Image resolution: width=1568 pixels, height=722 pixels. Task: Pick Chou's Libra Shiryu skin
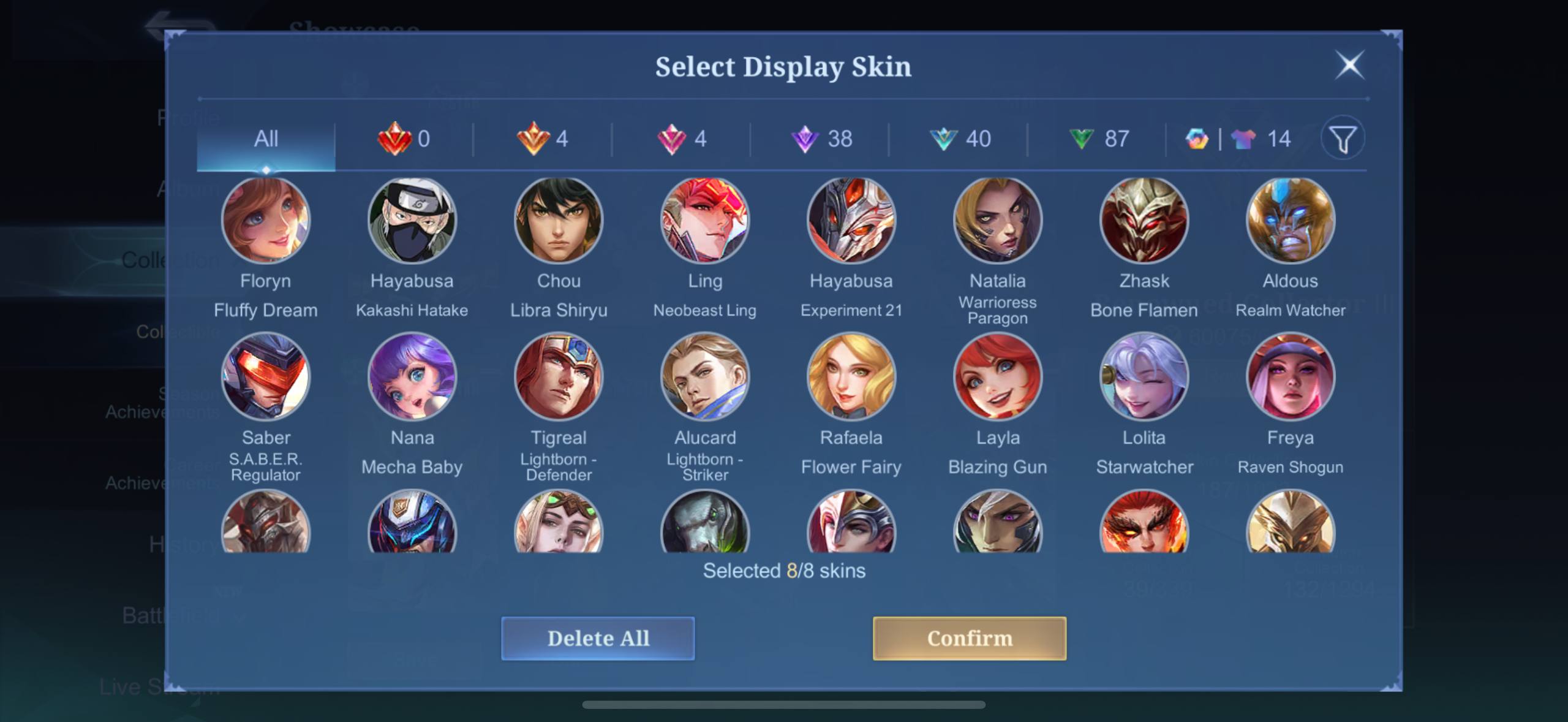(x=559, y=220)
